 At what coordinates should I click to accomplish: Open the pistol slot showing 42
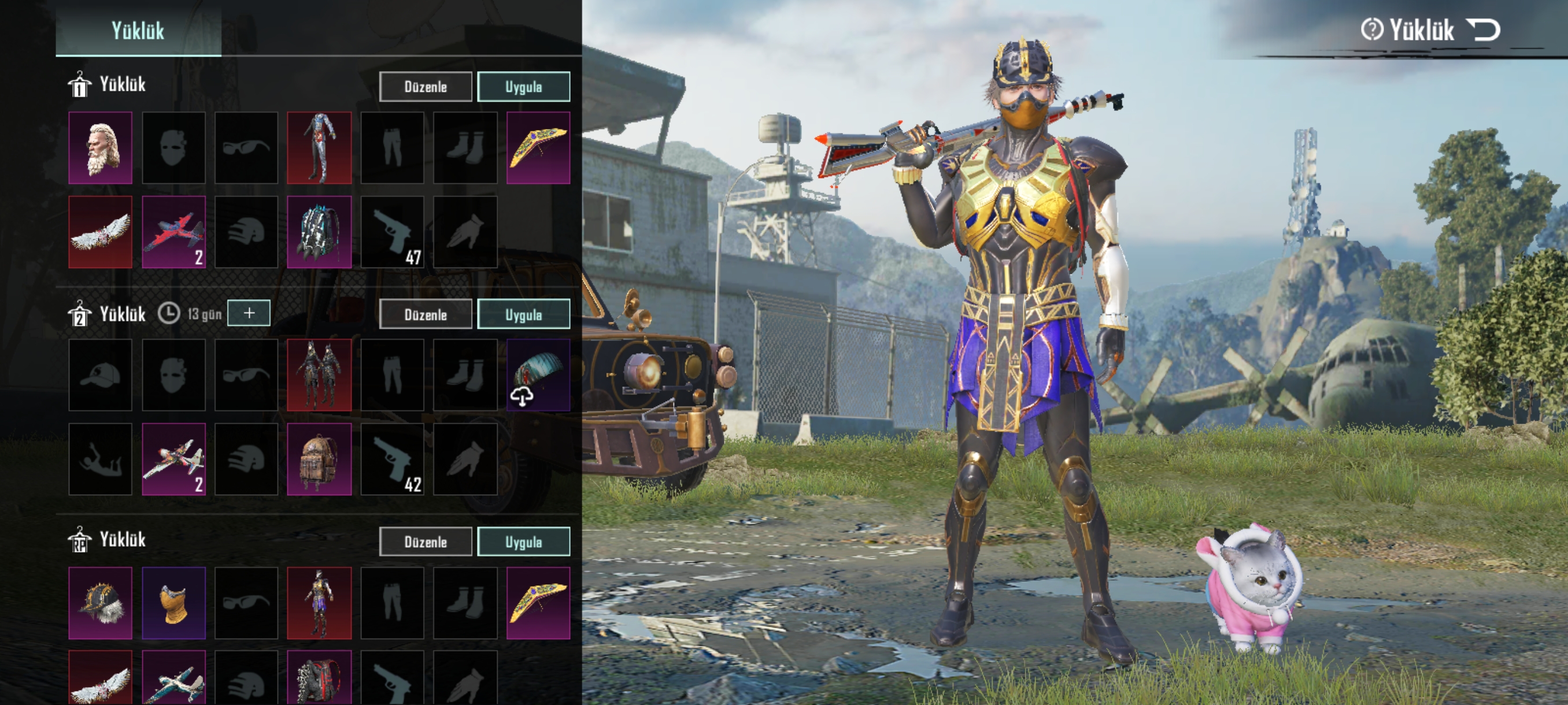pos(393,459)
